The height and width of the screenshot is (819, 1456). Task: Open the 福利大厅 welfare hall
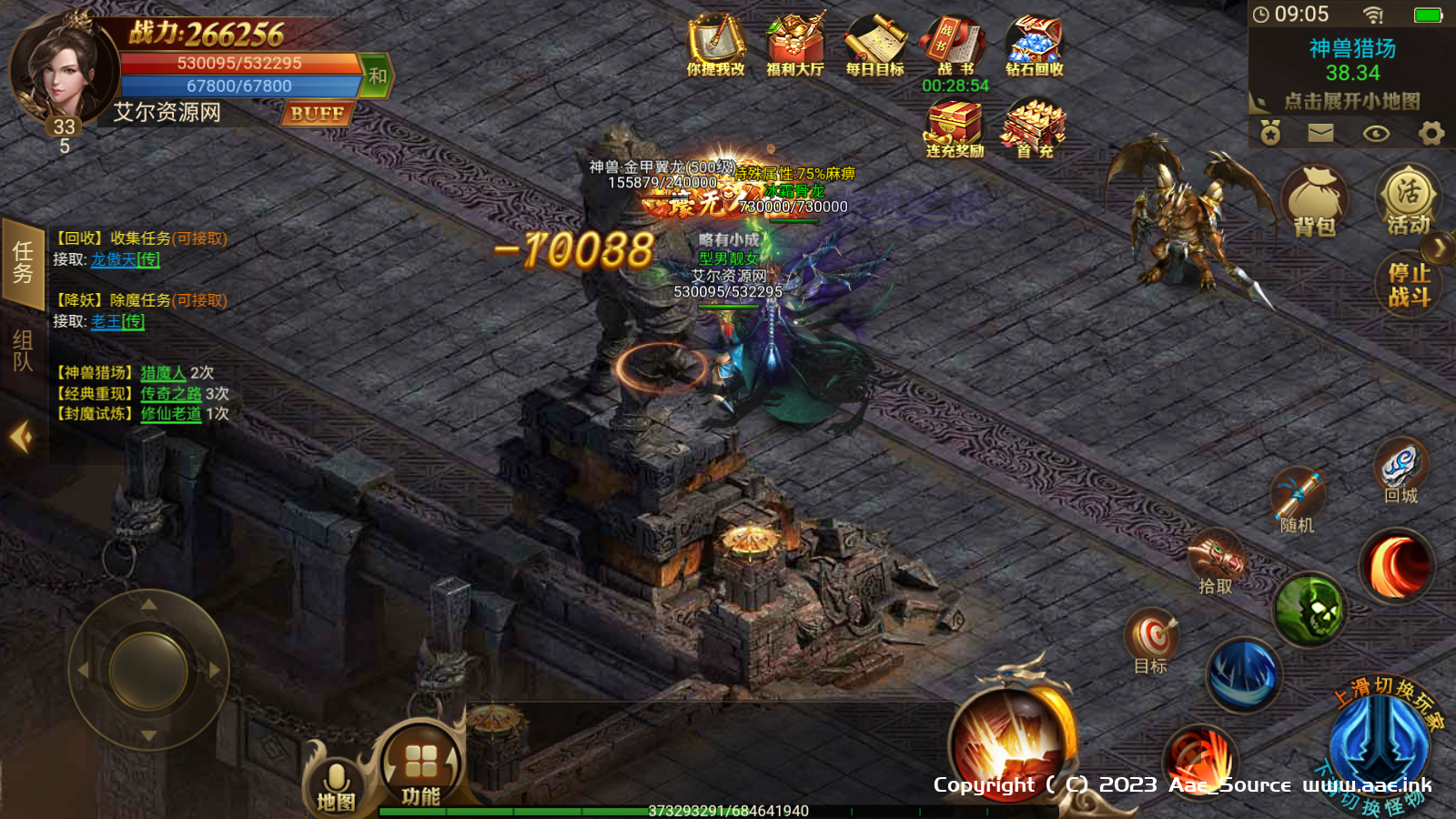pos(794,45)
